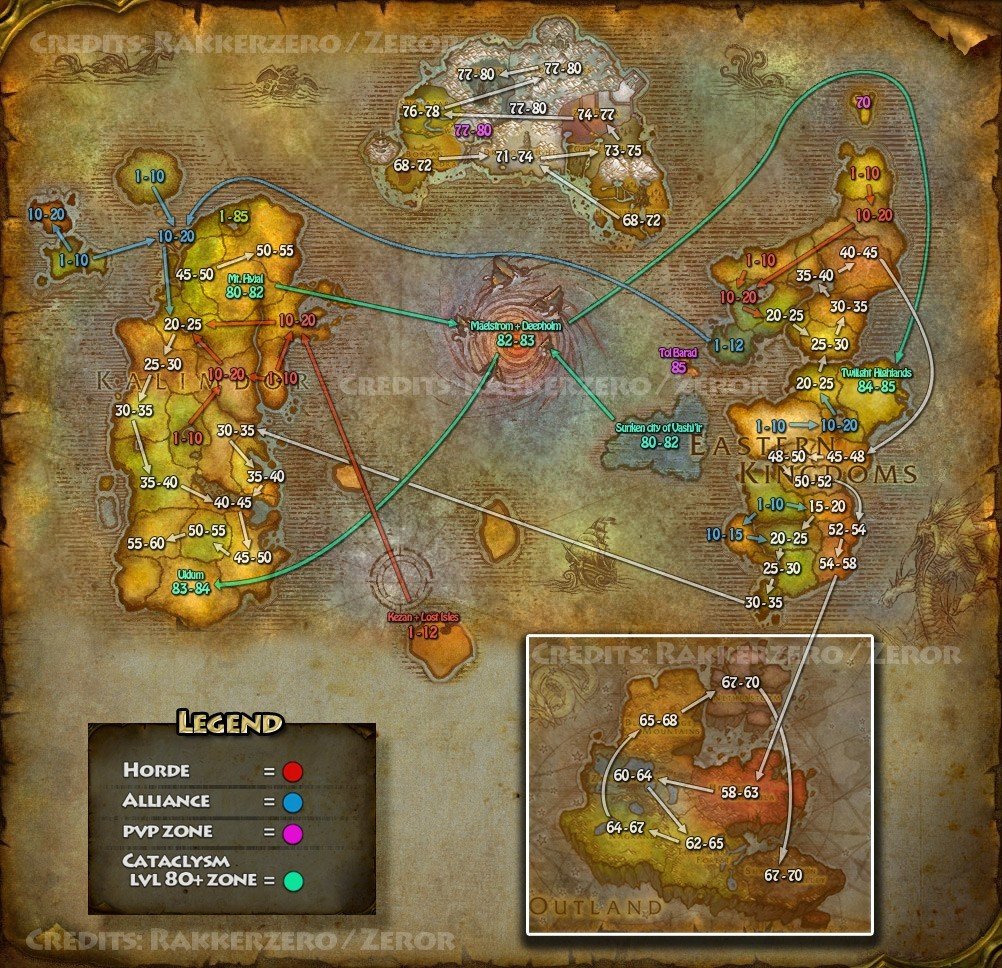
Task: Select the Alliance blue legend dot
Action: click(292, 801)
